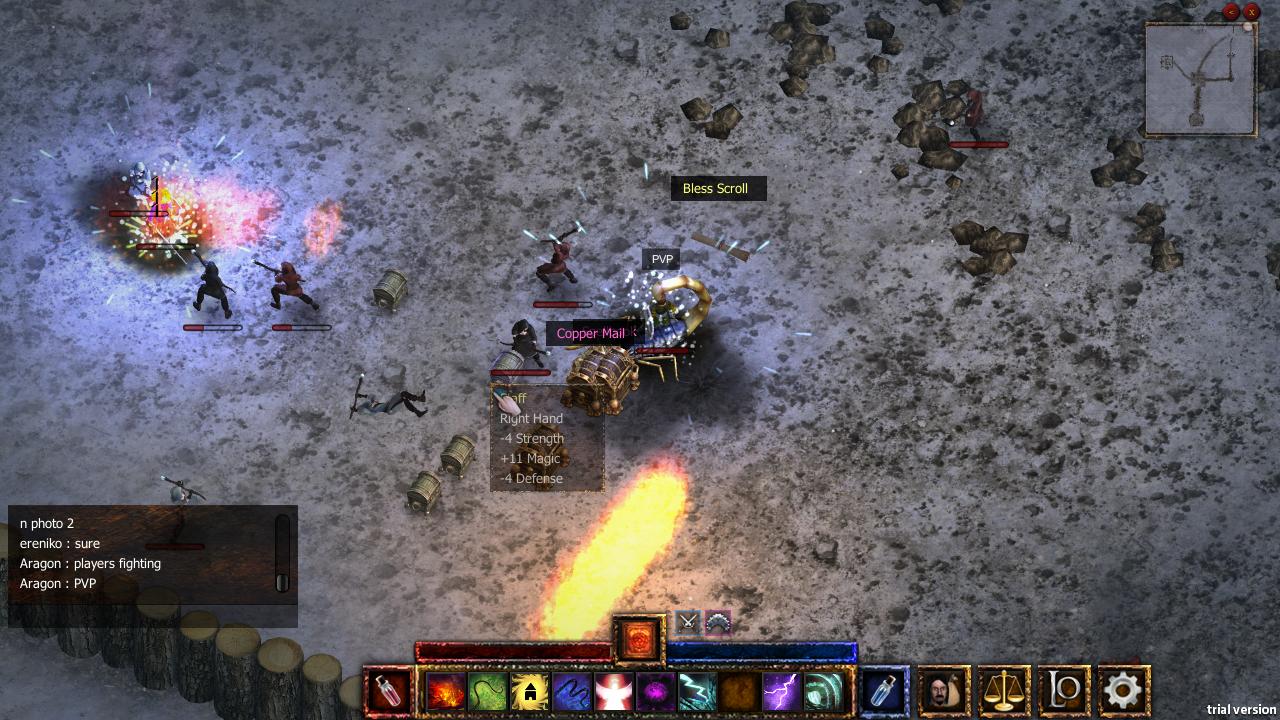This screenshot has width=1280, height=720.
Task: Click the red X button above the minimap
Action: coord(1251,11)
